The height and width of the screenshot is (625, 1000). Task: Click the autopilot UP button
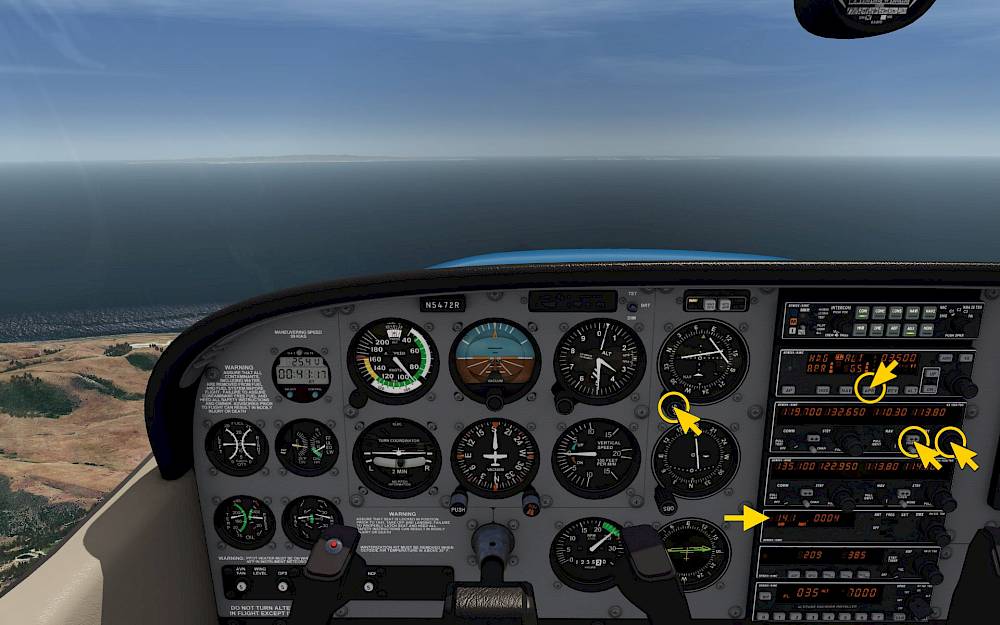931,372
